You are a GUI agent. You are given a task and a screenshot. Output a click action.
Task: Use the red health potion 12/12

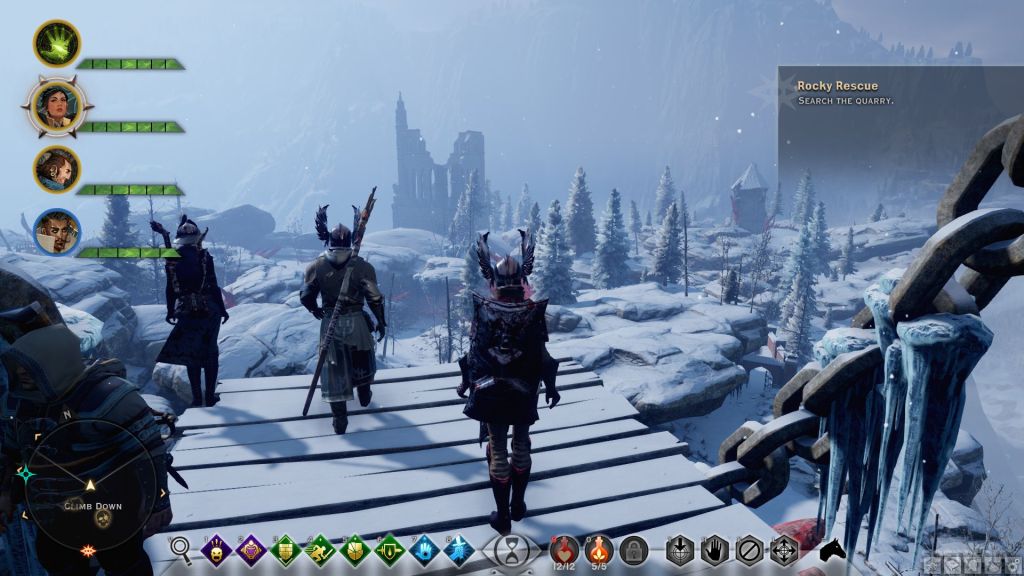pos(564,548)
